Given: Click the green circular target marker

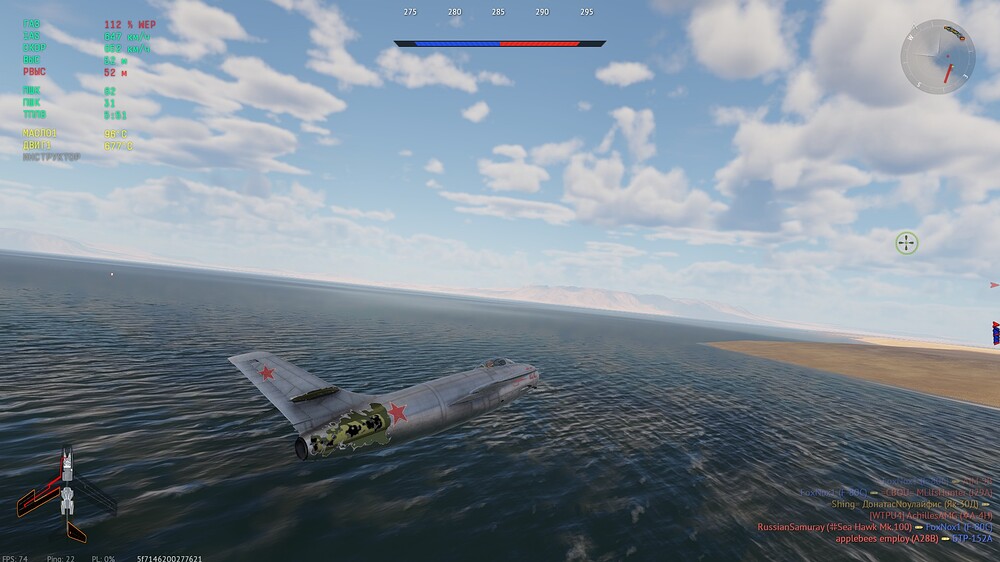Looking at the screenshot, I should tap(906, 242).
